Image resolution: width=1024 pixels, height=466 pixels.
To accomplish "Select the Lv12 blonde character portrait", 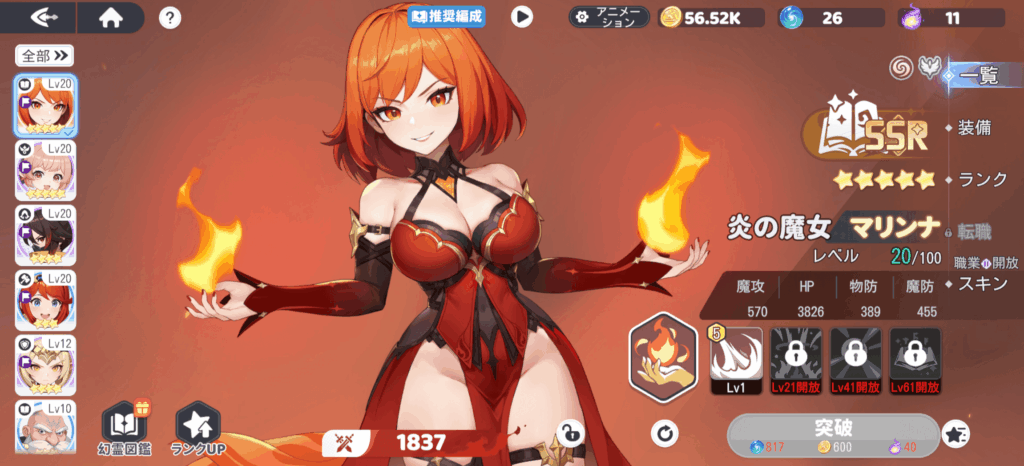I will 44,365.
